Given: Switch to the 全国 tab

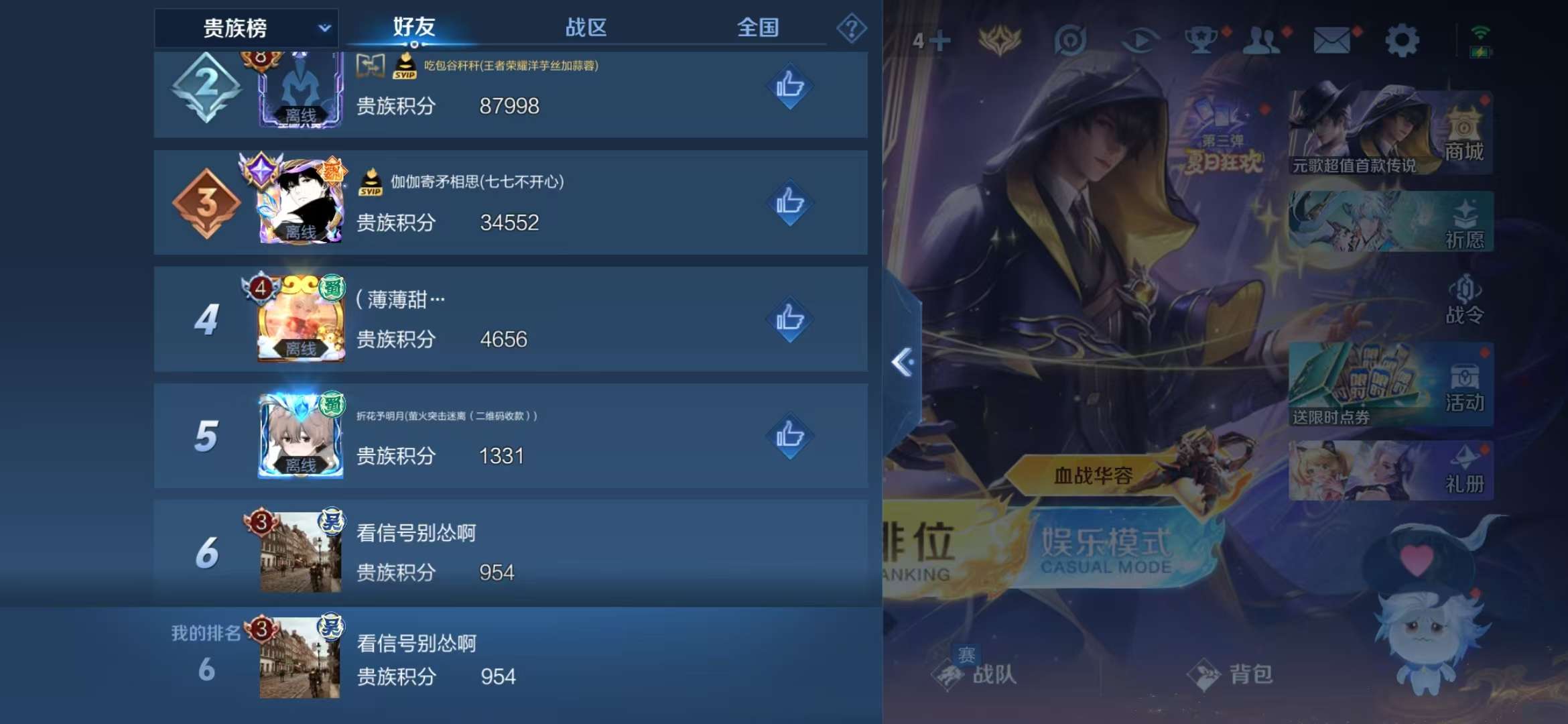Looking at the screenshot, I should coord(758,28).
